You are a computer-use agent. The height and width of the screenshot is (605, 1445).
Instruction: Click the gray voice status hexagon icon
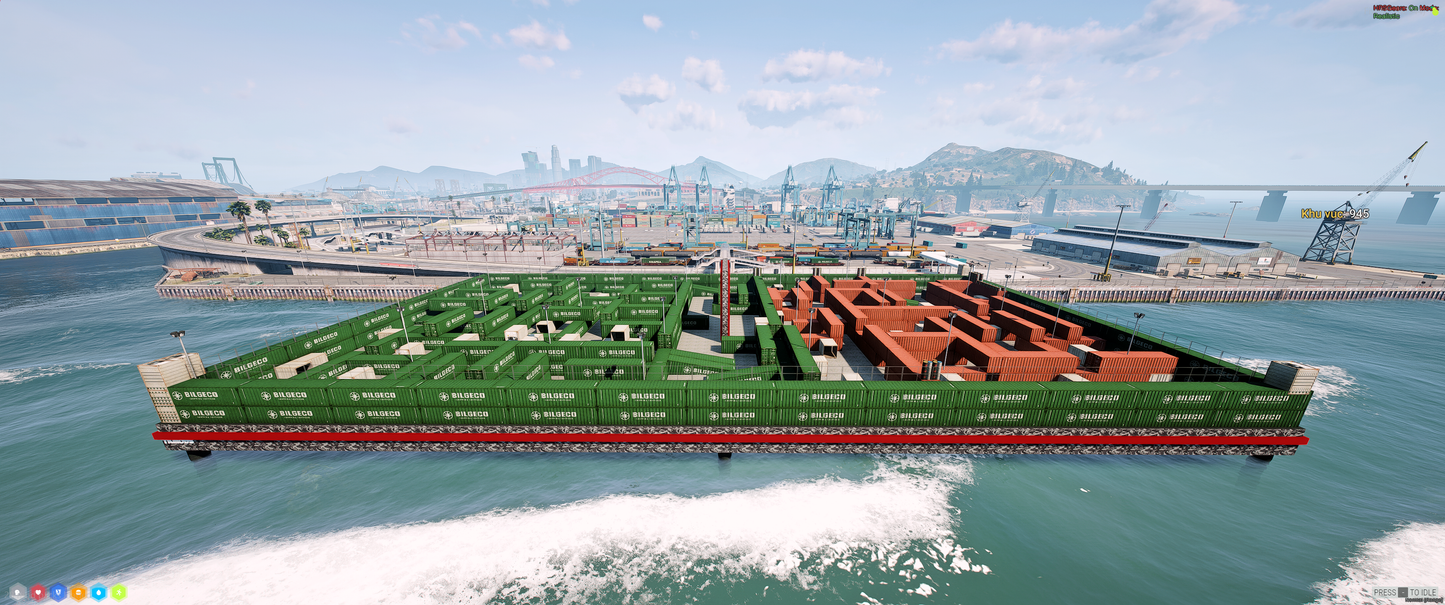[18, 592]
